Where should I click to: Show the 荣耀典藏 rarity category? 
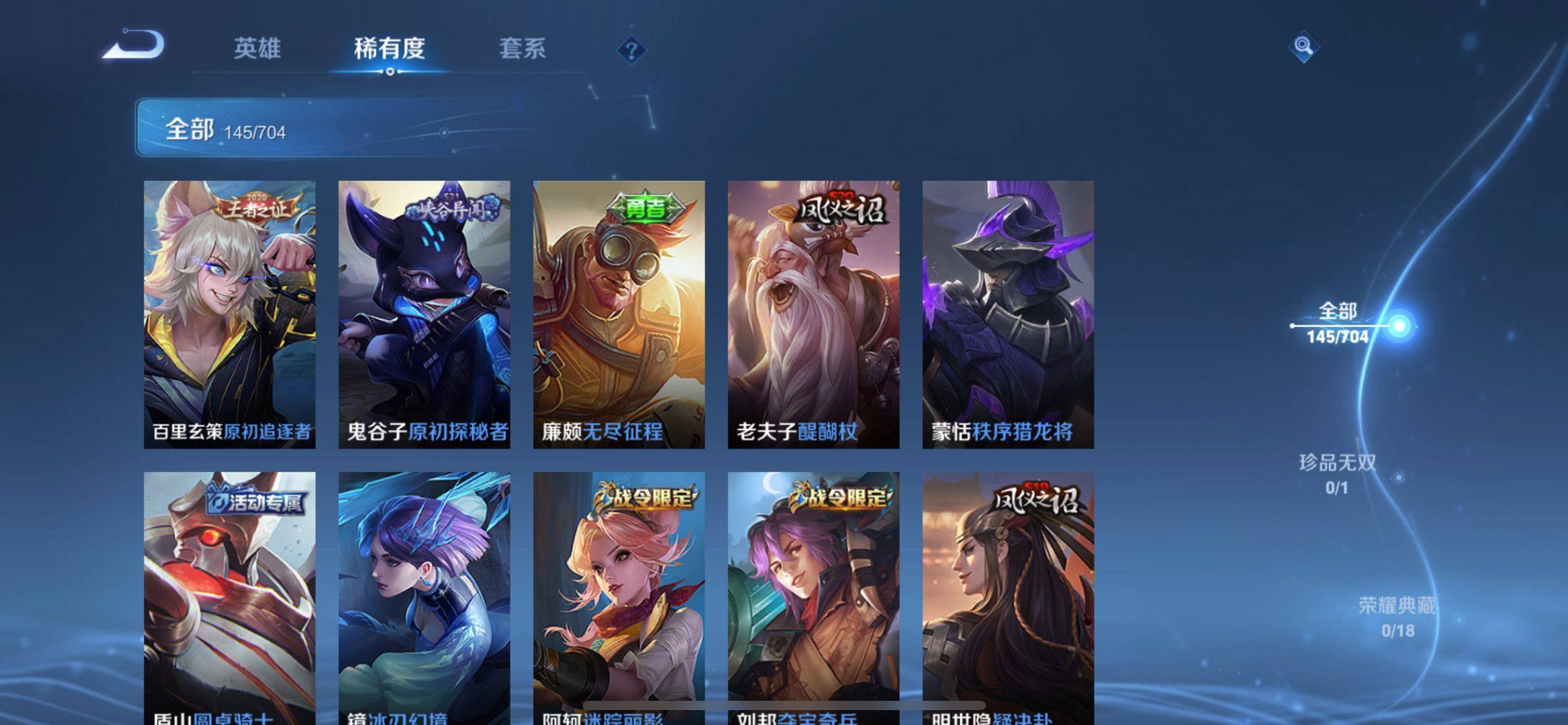(x=1397, y=617)
